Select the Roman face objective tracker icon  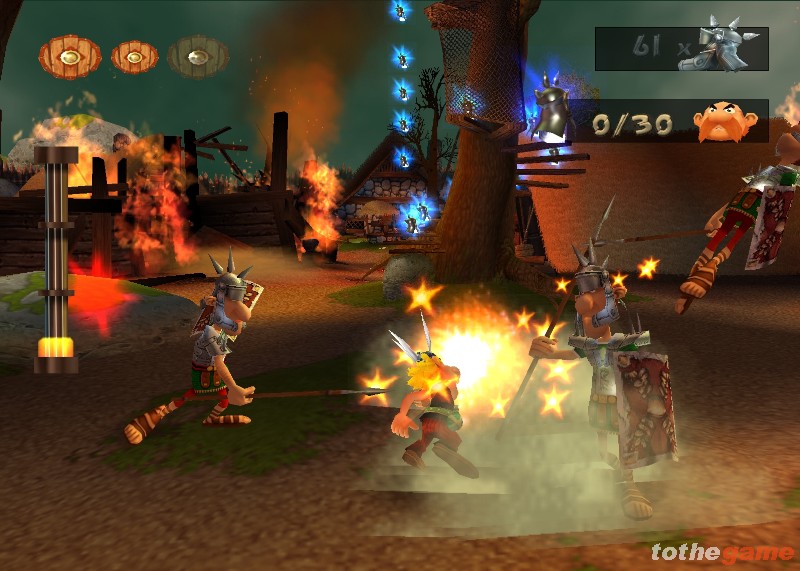tap(726, 121)
